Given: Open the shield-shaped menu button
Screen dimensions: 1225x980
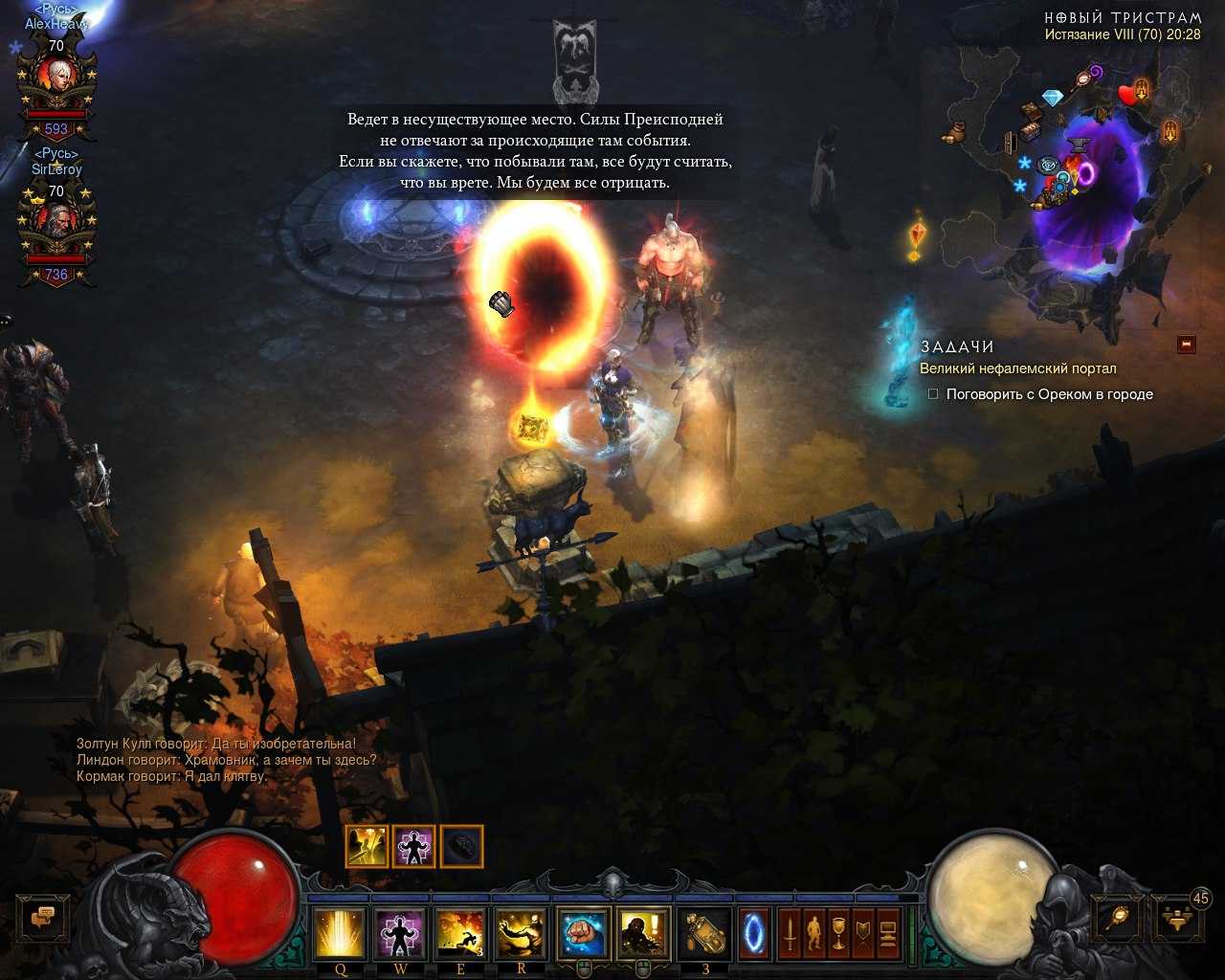Looking at the screenshot, I should pos(863,933).
